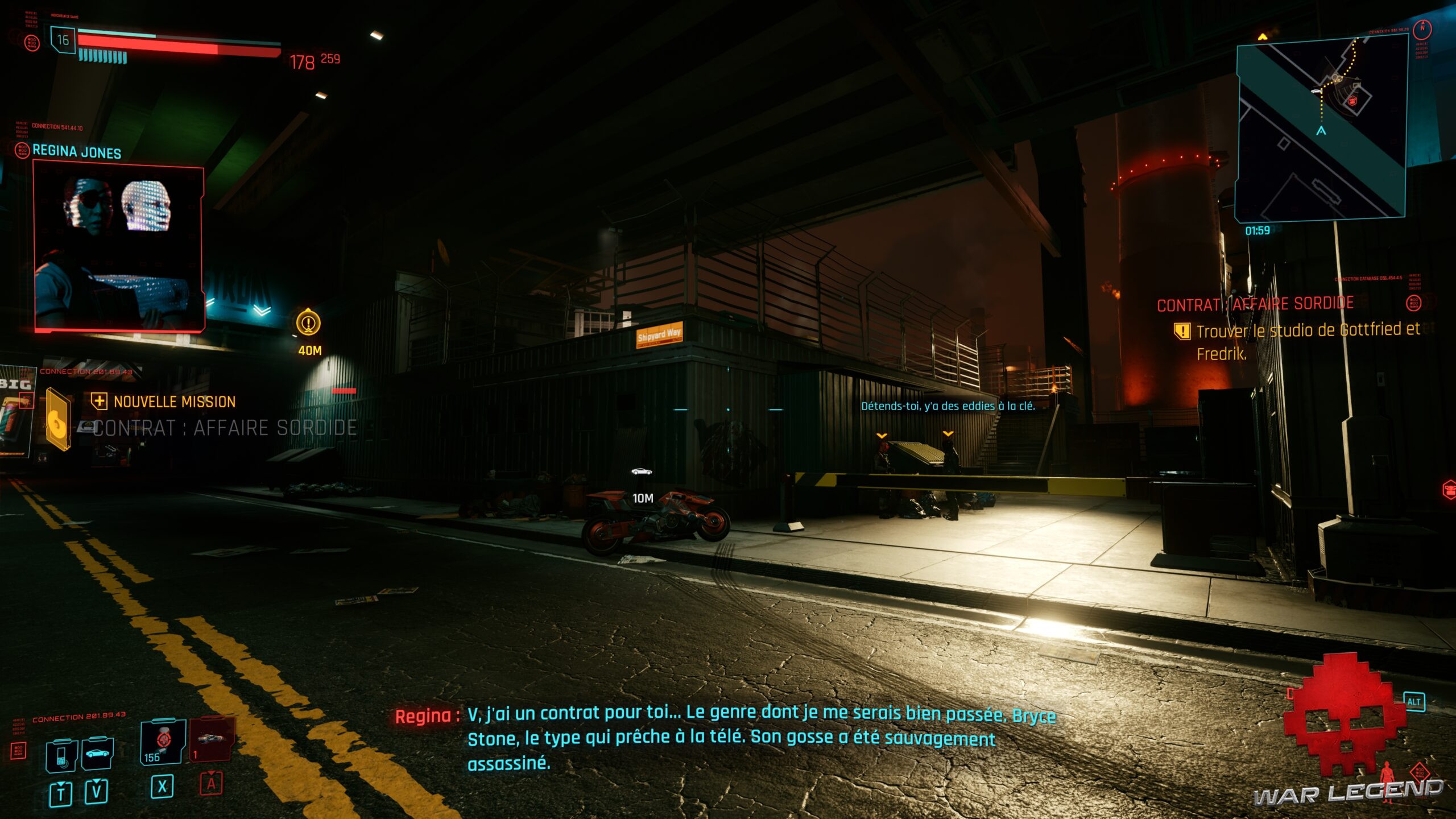The image size is (1456, 819).
Task: Click the player level 16 badge
Action: pyautogui.click(x=63, y=40)
